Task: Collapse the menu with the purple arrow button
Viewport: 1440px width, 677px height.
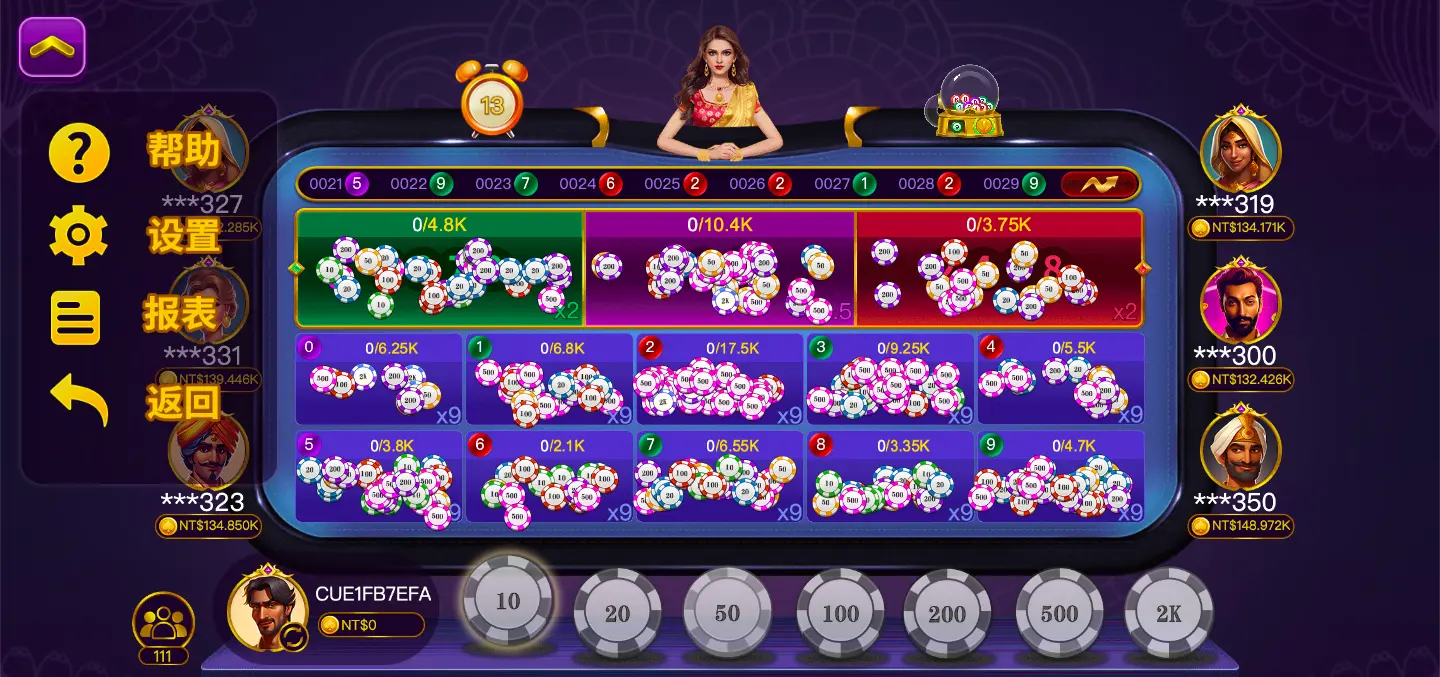Action: click(x=52, y=47)
